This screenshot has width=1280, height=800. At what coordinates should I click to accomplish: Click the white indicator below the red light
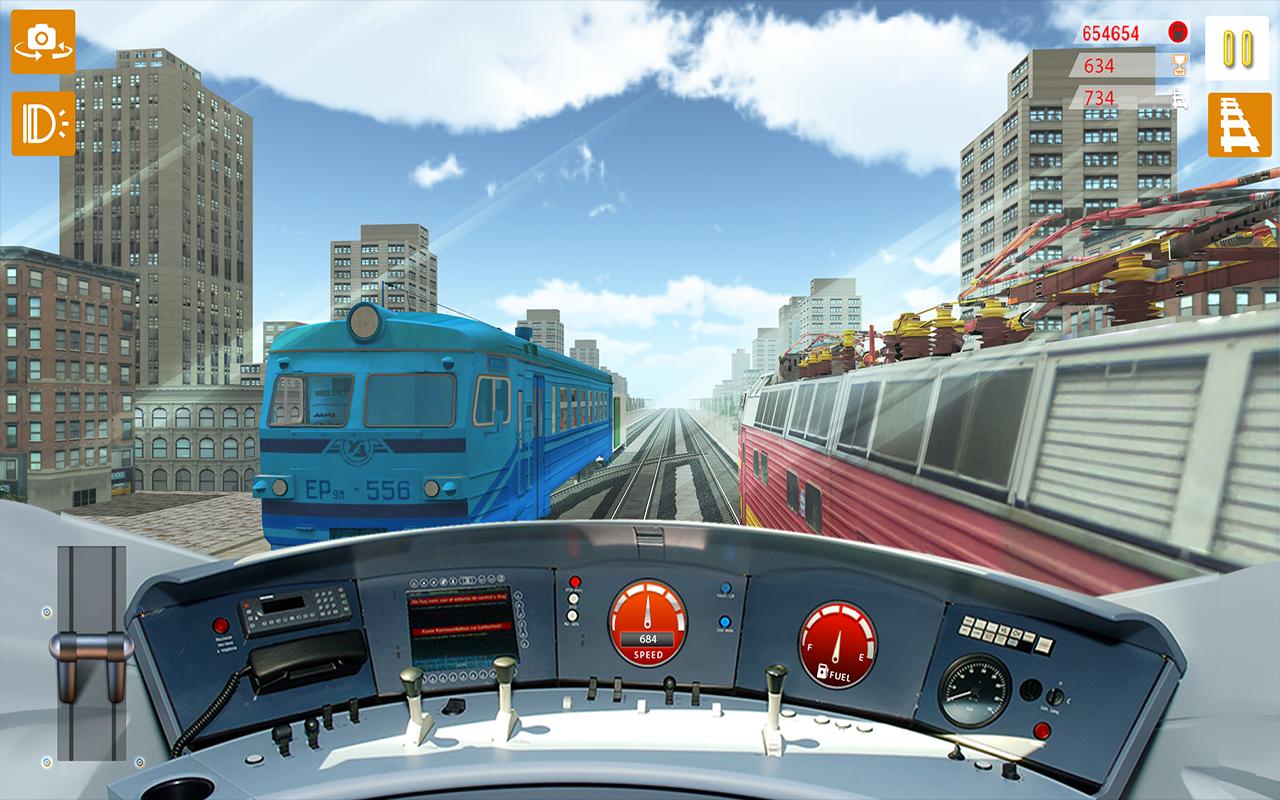click(575, 598)
